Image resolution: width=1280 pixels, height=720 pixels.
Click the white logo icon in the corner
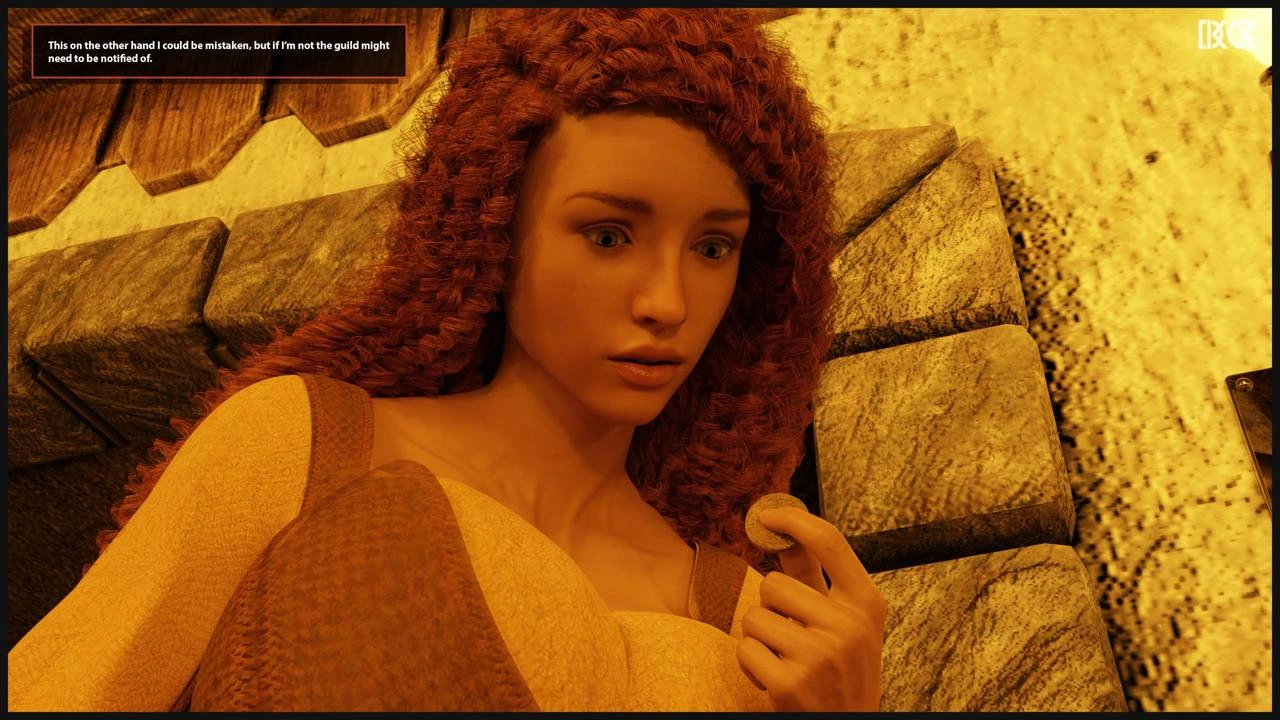click(1225, 35)
